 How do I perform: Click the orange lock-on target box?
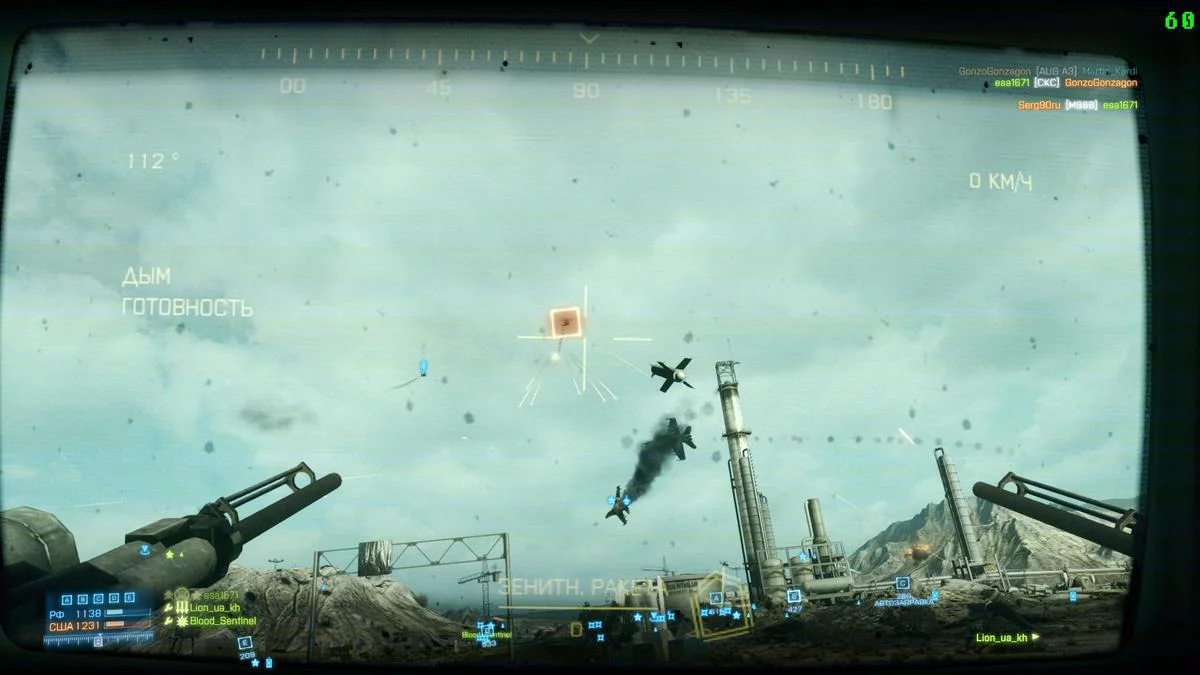tap(565, 322)
